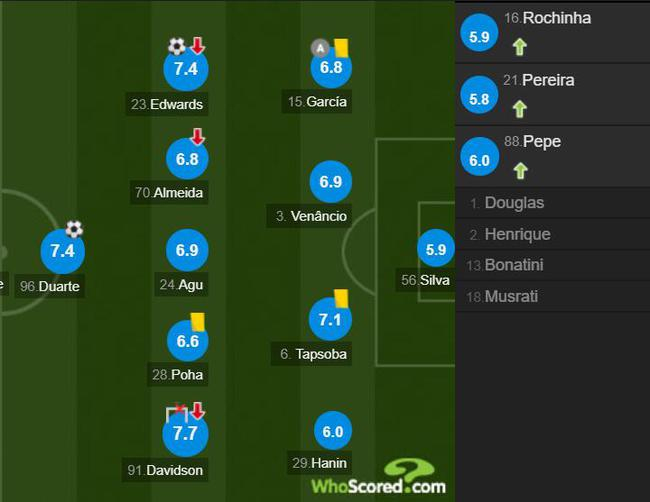The height and width of the screenshot is (502, 650).
Task: Choose Duarte's rating bubble
Action: pos(62,251)
